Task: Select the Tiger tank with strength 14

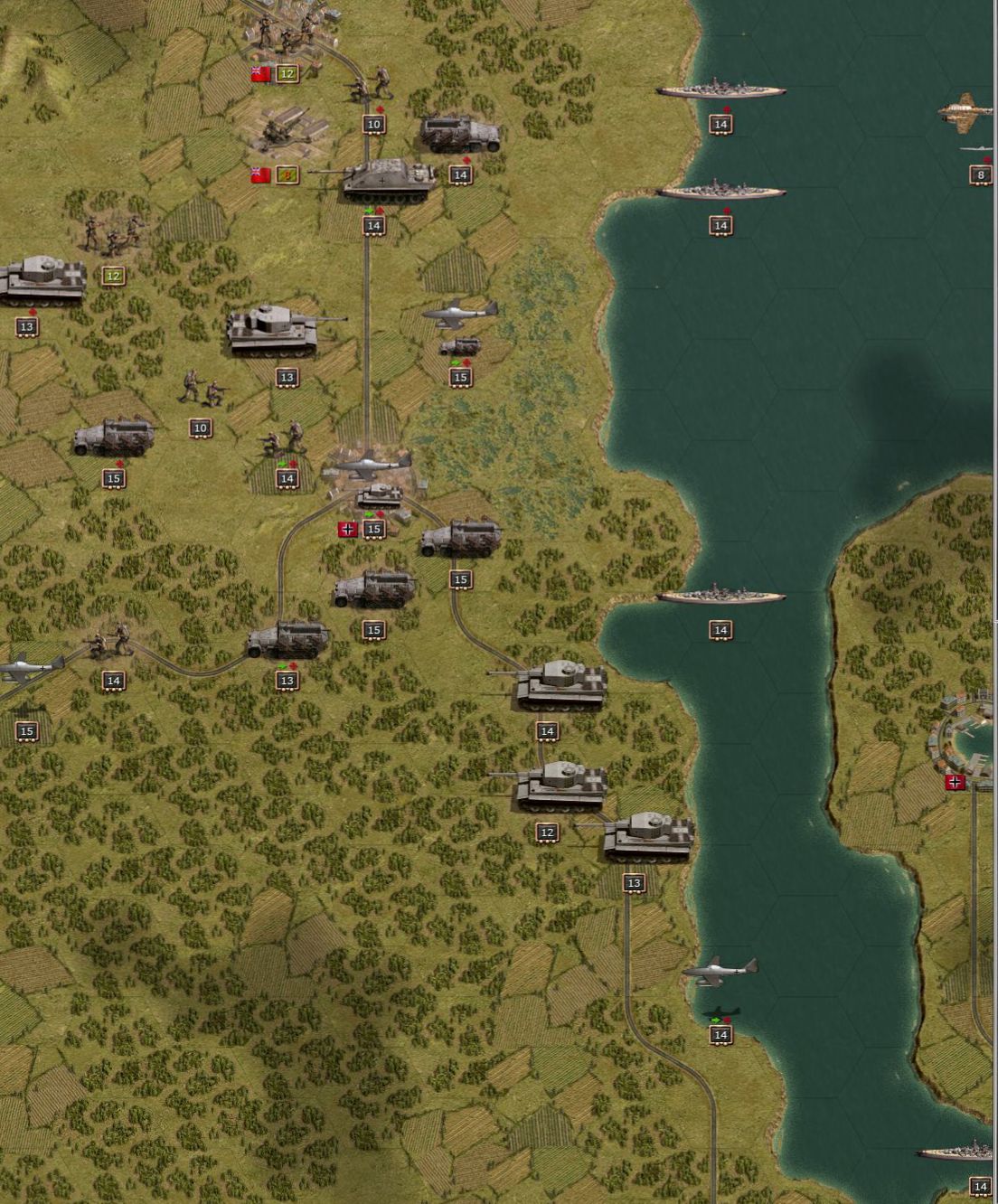Action: (x=560, y=684)
